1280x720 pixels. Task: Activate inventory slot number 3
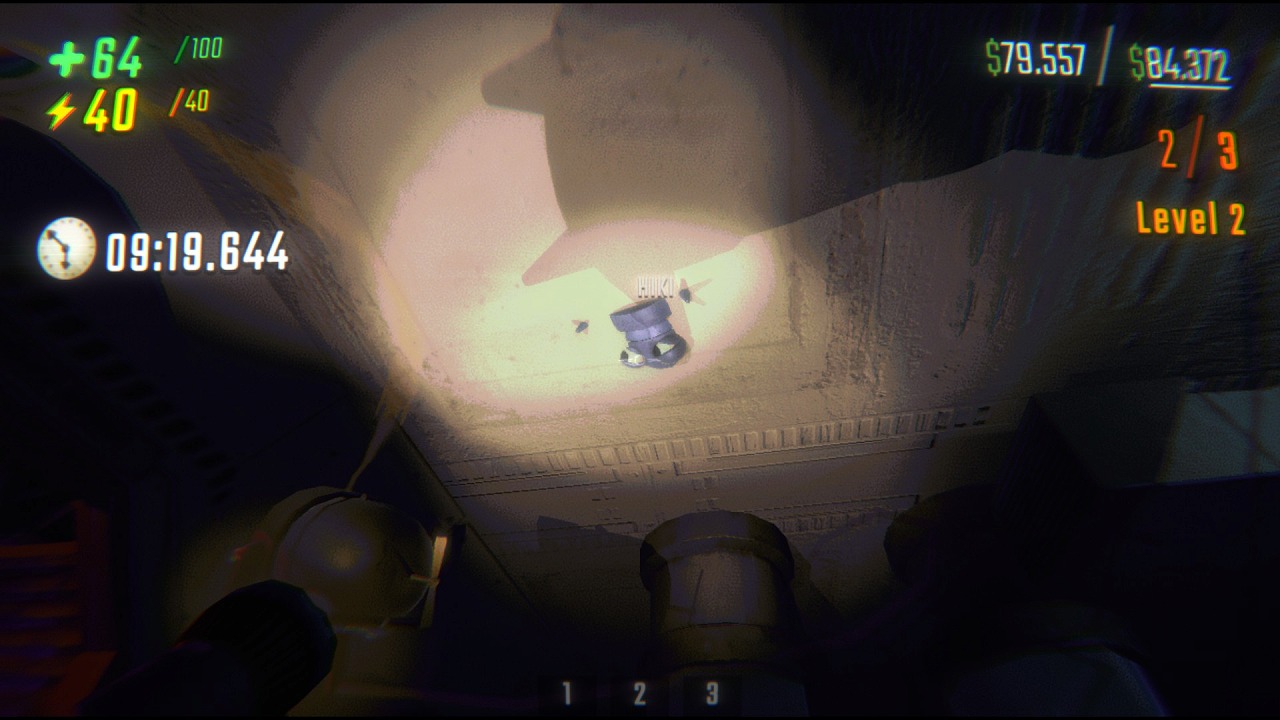pyautogui.click(x=712, y=693)
